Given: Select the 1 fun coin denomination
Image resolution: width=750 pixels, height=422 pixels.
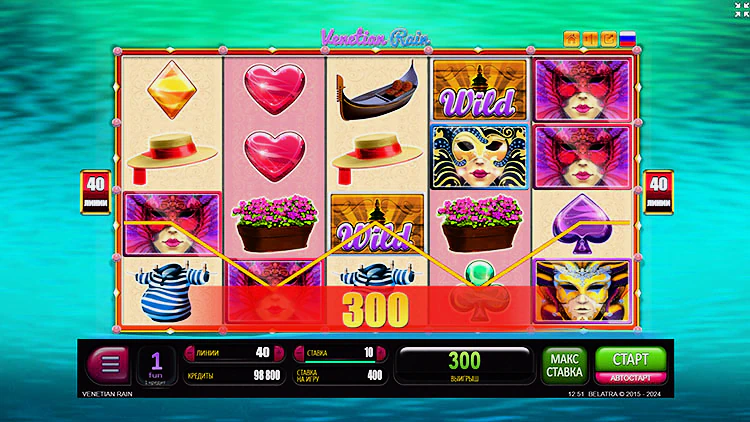Looking at the screenshot, I should pos(157,365).
